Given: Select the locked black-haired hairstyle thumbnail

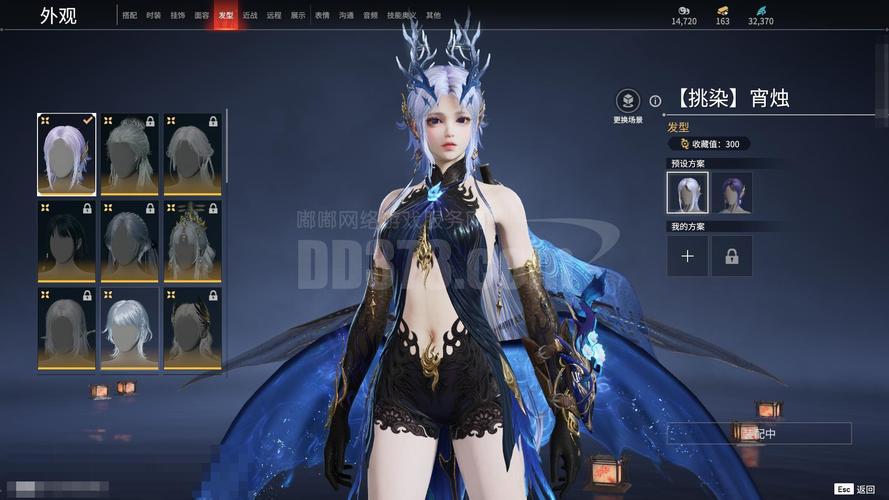Looking at the screenshot, I should point(67,240).
